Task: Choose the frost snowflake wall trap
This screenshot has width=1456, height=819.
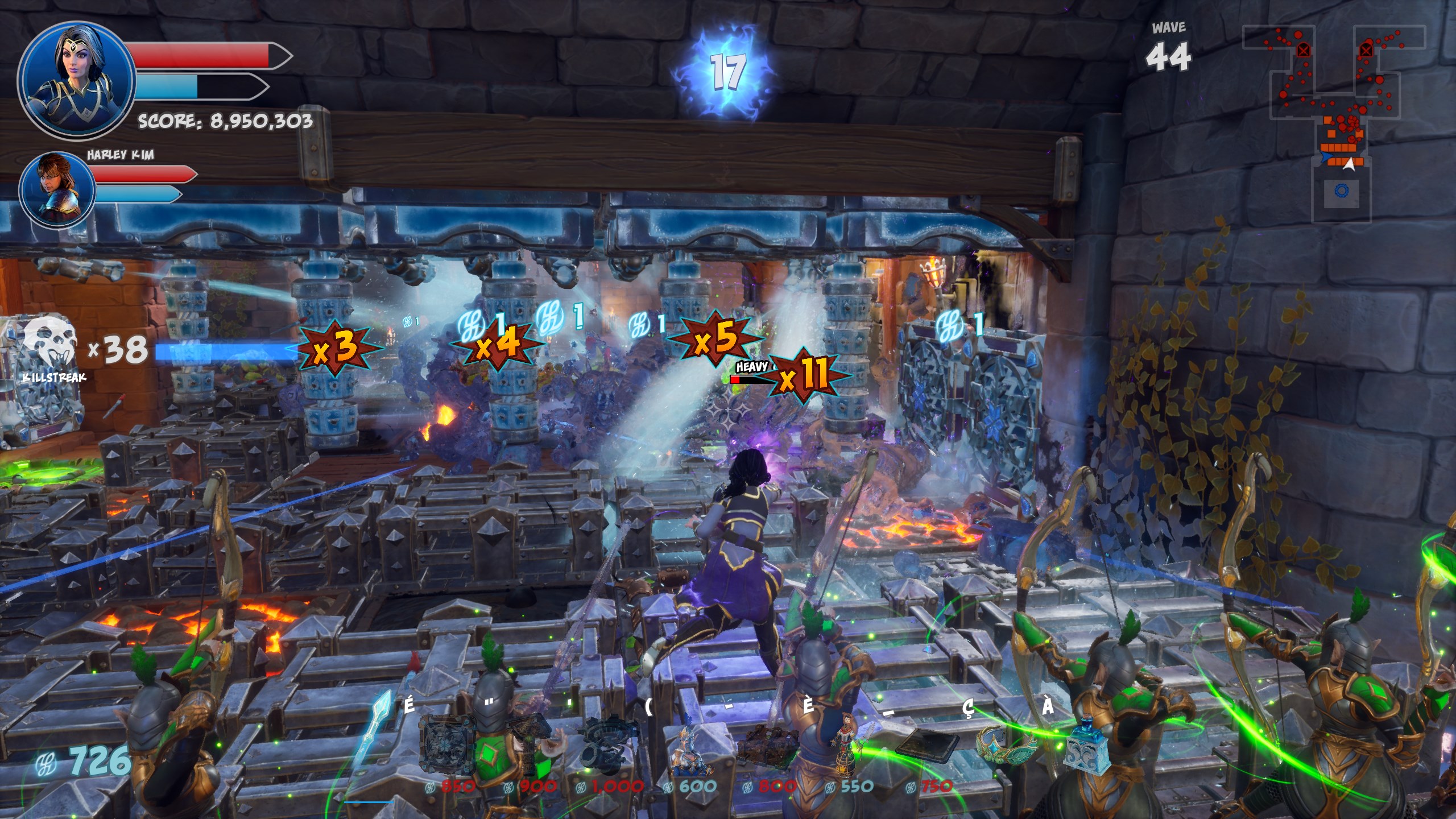Action: 447,746
